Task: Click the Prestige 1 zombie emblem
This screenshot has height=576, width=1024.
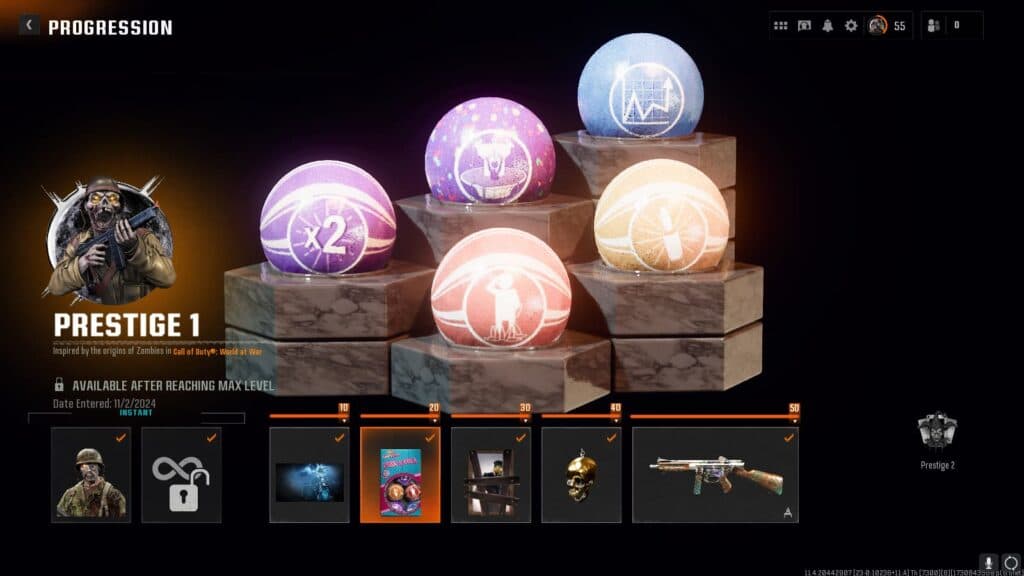Action: tap(110, 238)
